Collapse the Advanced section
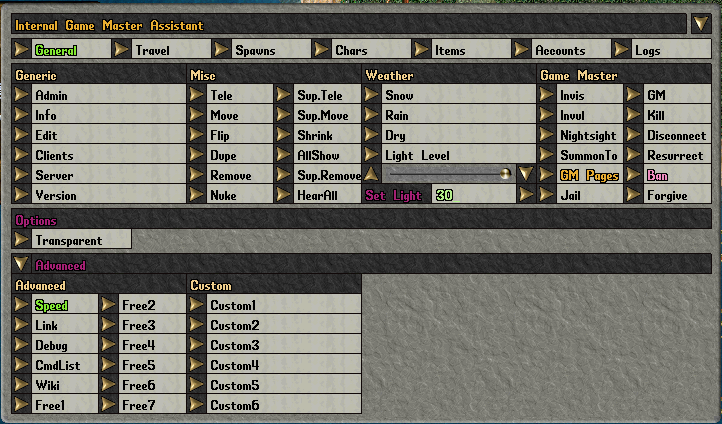 [x=22, y=265]
